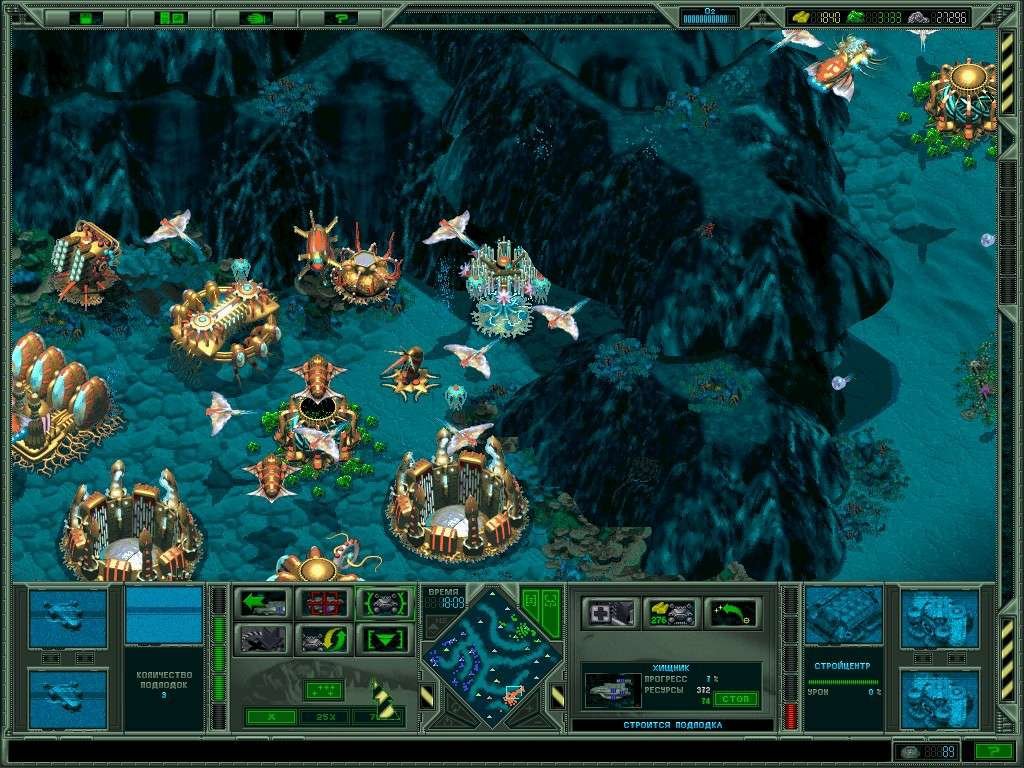This screenshot has width=1024, height=768.
Task: Click the СТОП button to halt submarine construction
Action: (x=736, y=698)
